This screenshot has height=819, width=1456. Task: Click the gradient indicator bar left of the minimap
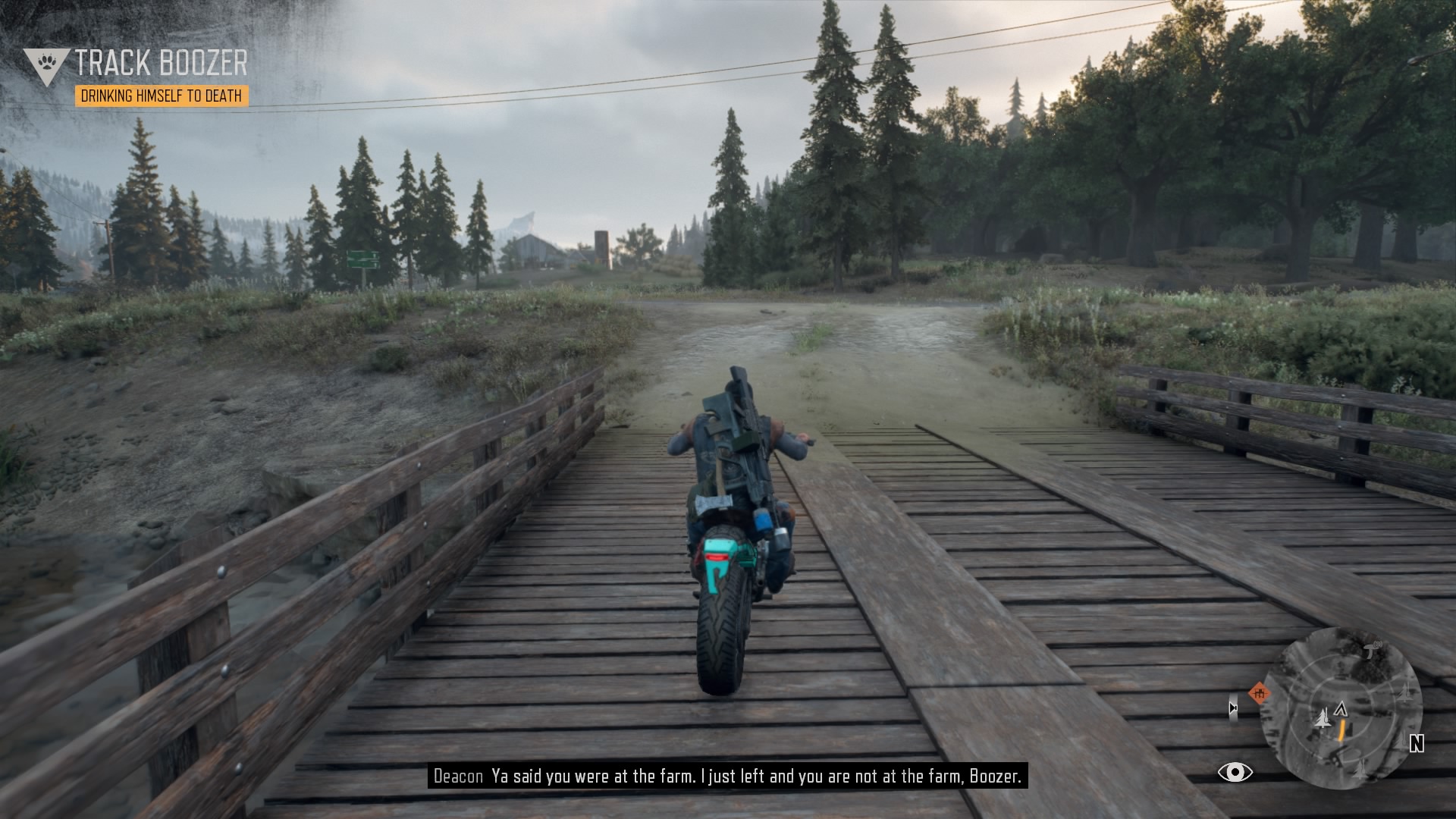tap(1234, 708)
